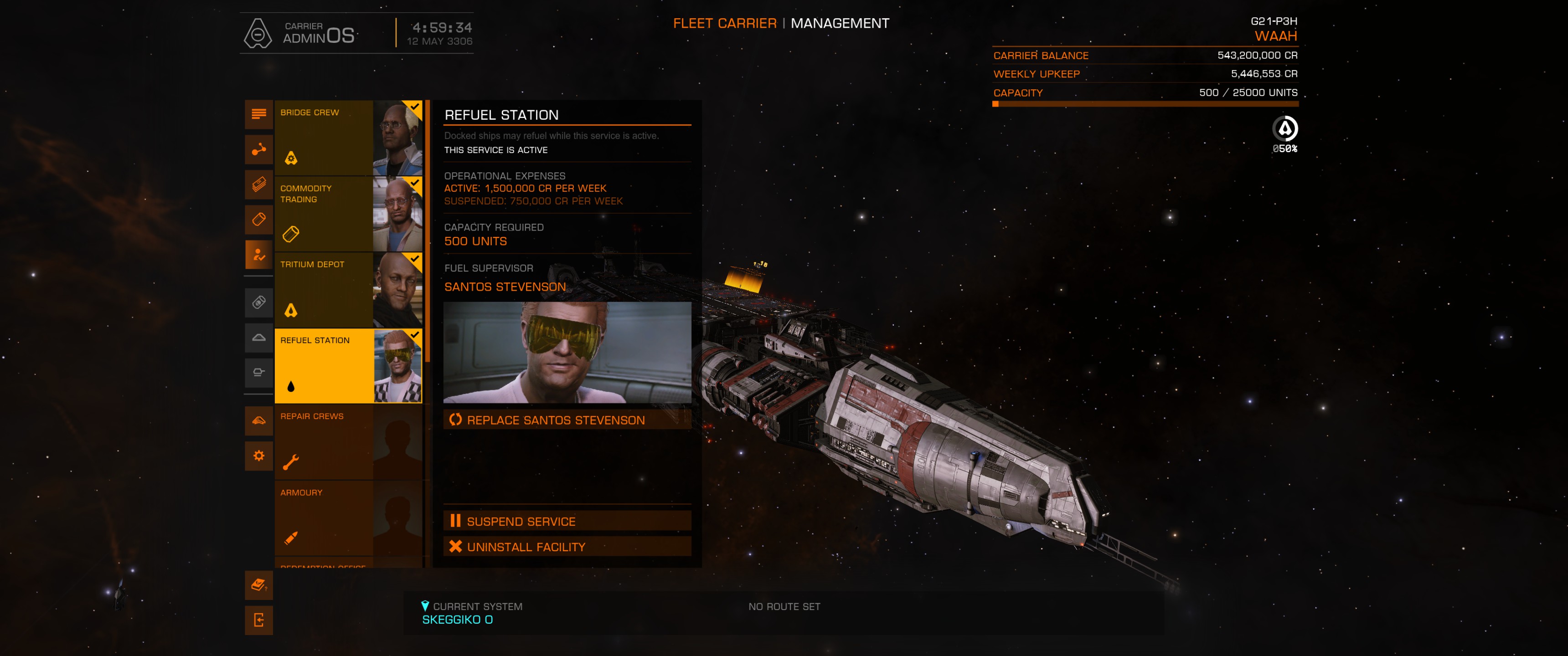
Task: Open the Repair Crews service
Action: [x=348, y=442]
